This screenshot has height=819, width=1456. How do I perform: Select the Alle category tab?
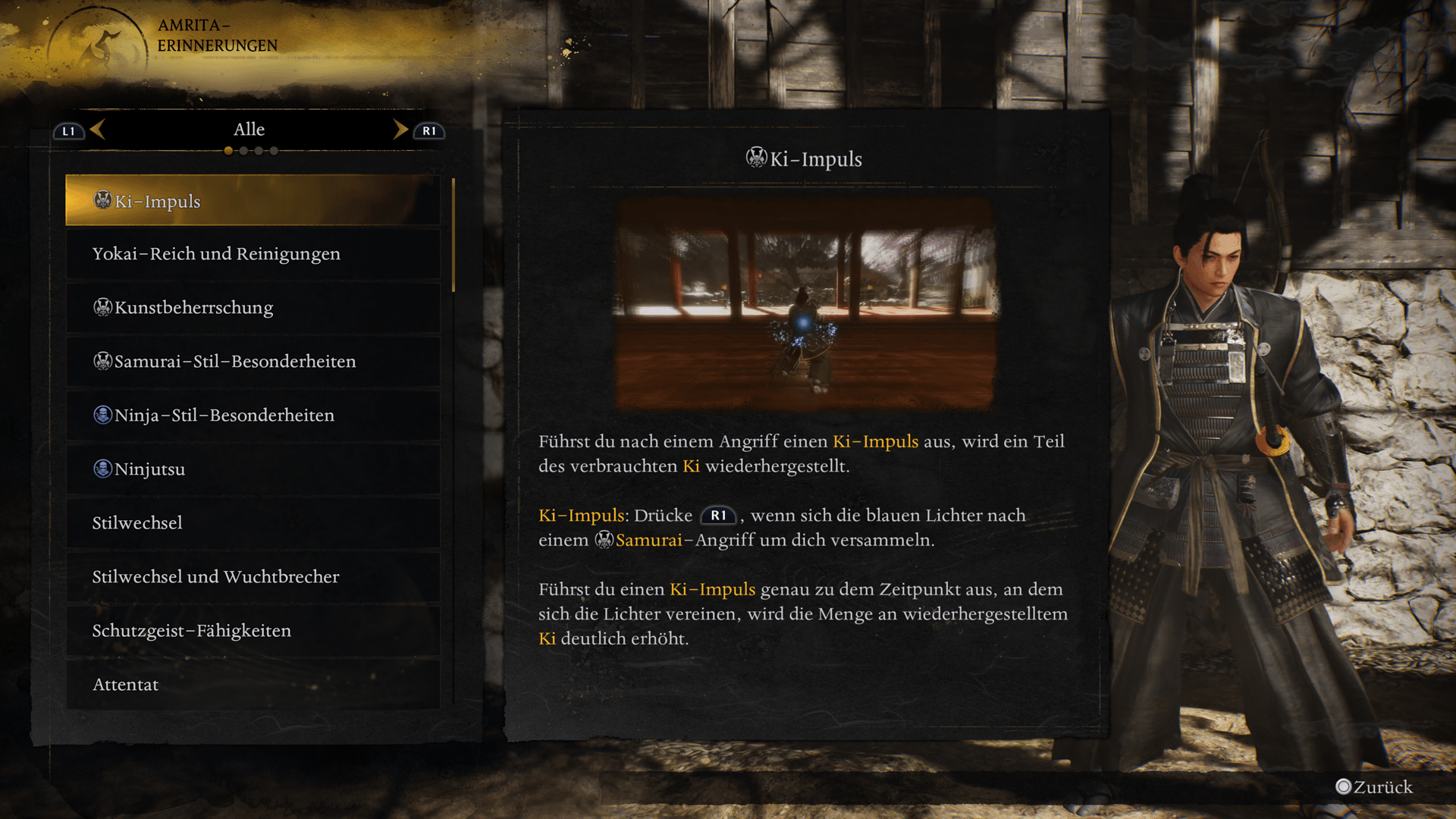[249, 130]
